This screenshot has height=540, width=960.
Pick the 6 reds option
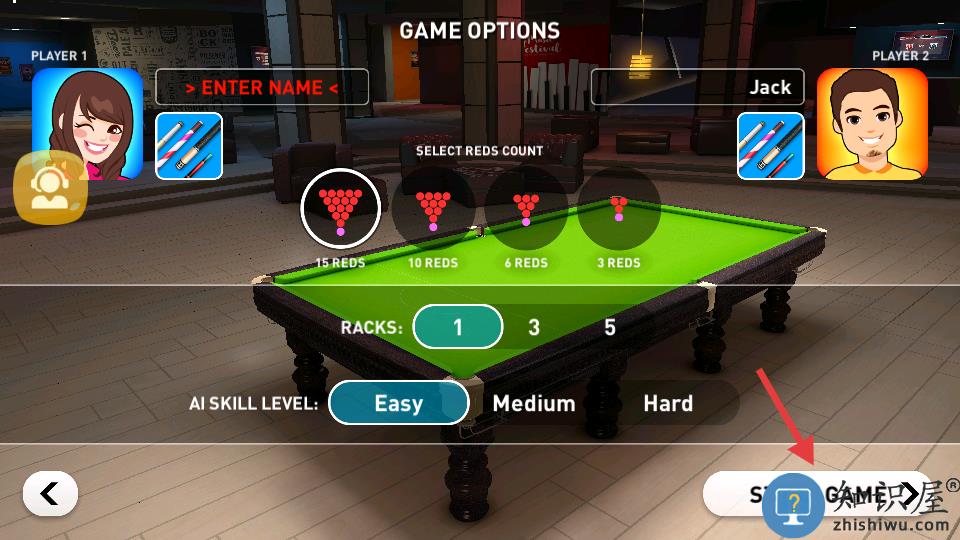pos(526,208)
